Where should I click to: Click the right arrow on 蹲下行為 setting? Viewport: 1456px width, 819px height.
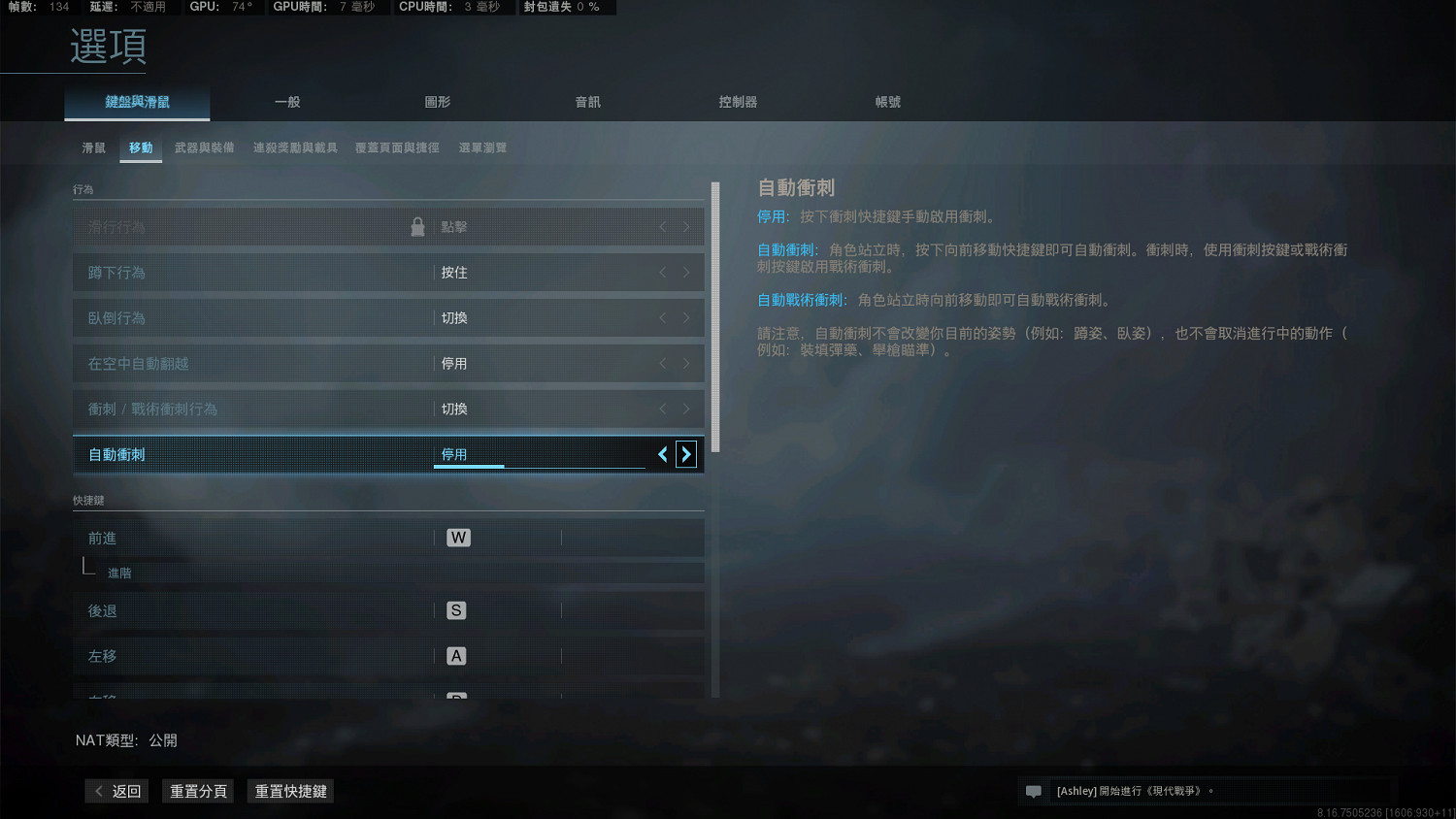coord(686,272)
